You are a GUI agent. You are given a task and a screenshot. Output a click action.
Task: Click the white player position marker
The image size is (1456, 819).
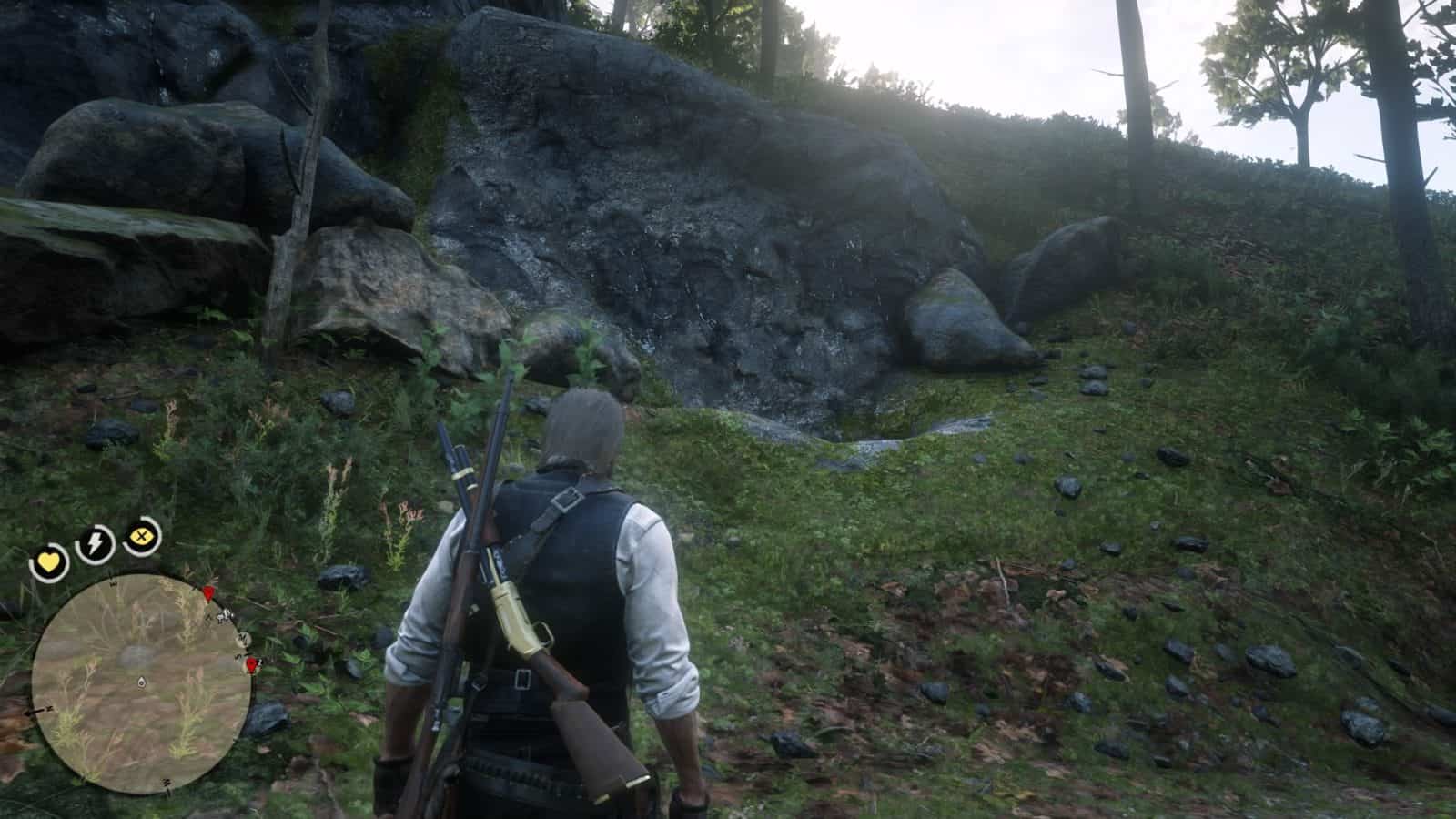pos(141,682)
